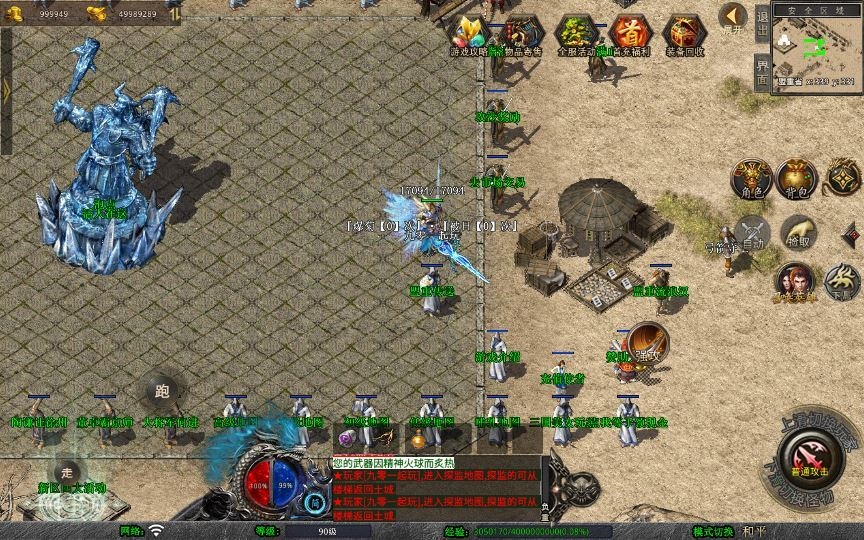Open the 背包 backpack
The image size is (864, 540).
(x=798, y=177)
